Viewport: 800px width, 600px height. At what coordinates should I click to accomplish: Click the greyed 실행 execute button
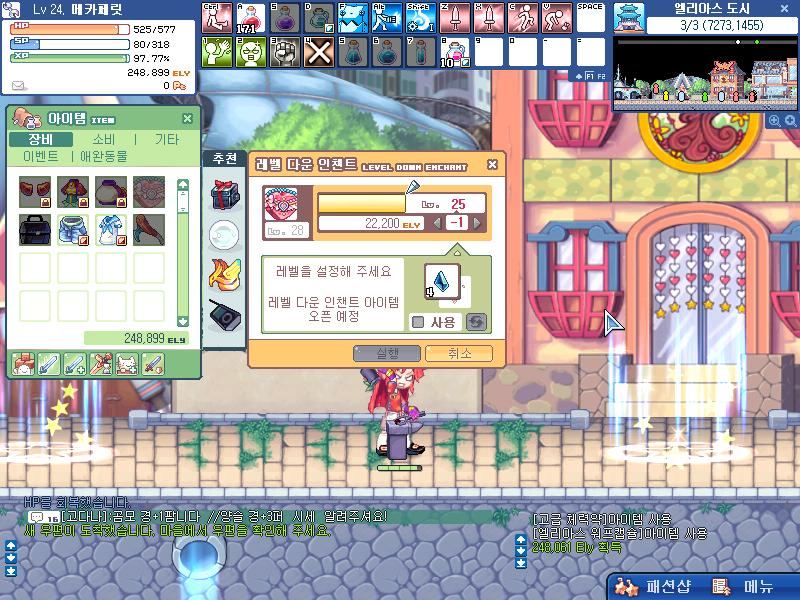pyautogui.click(x=387, y=353)
